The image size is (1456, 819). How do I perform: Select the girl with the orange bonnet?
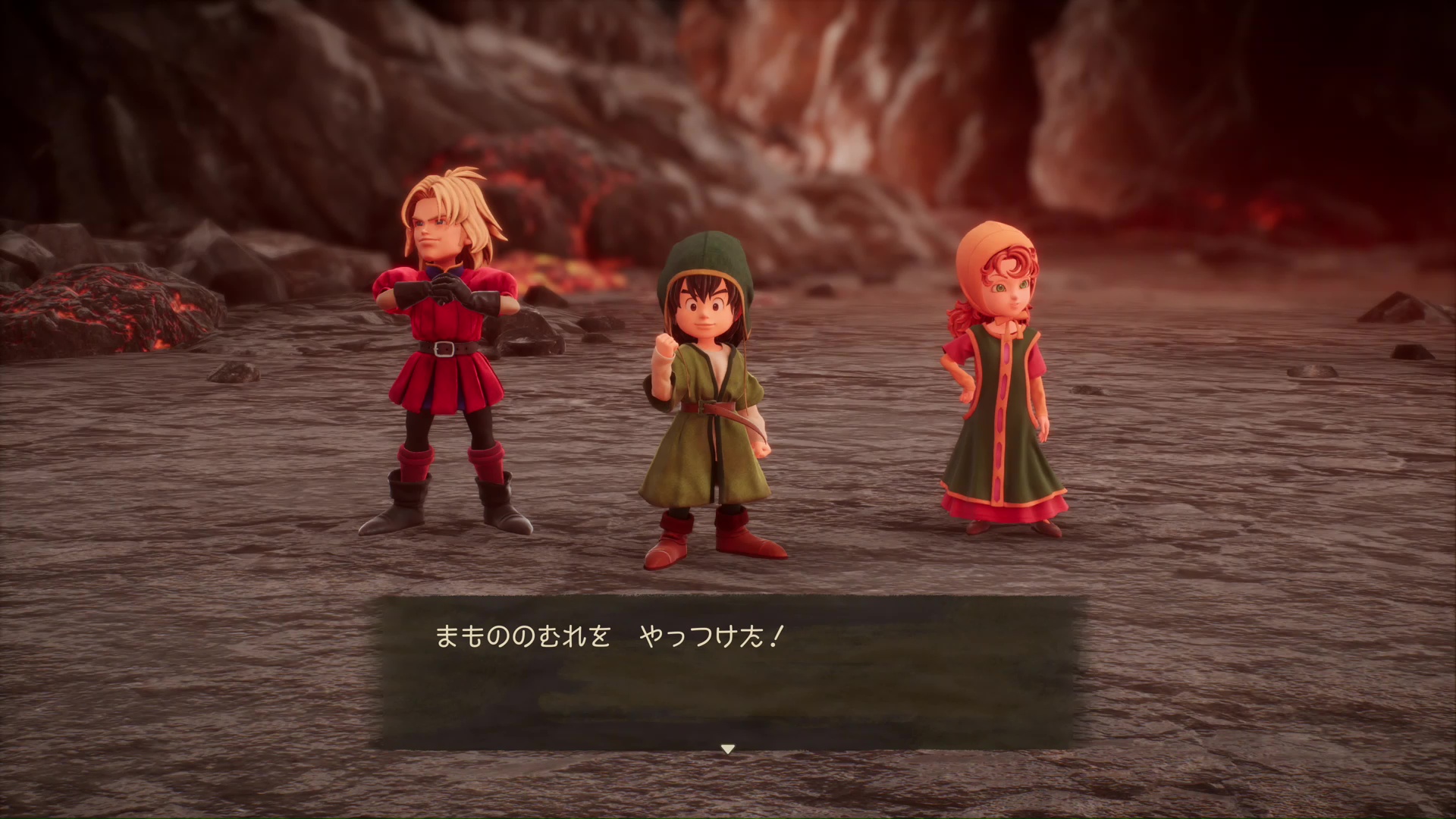click(1001, 379)
